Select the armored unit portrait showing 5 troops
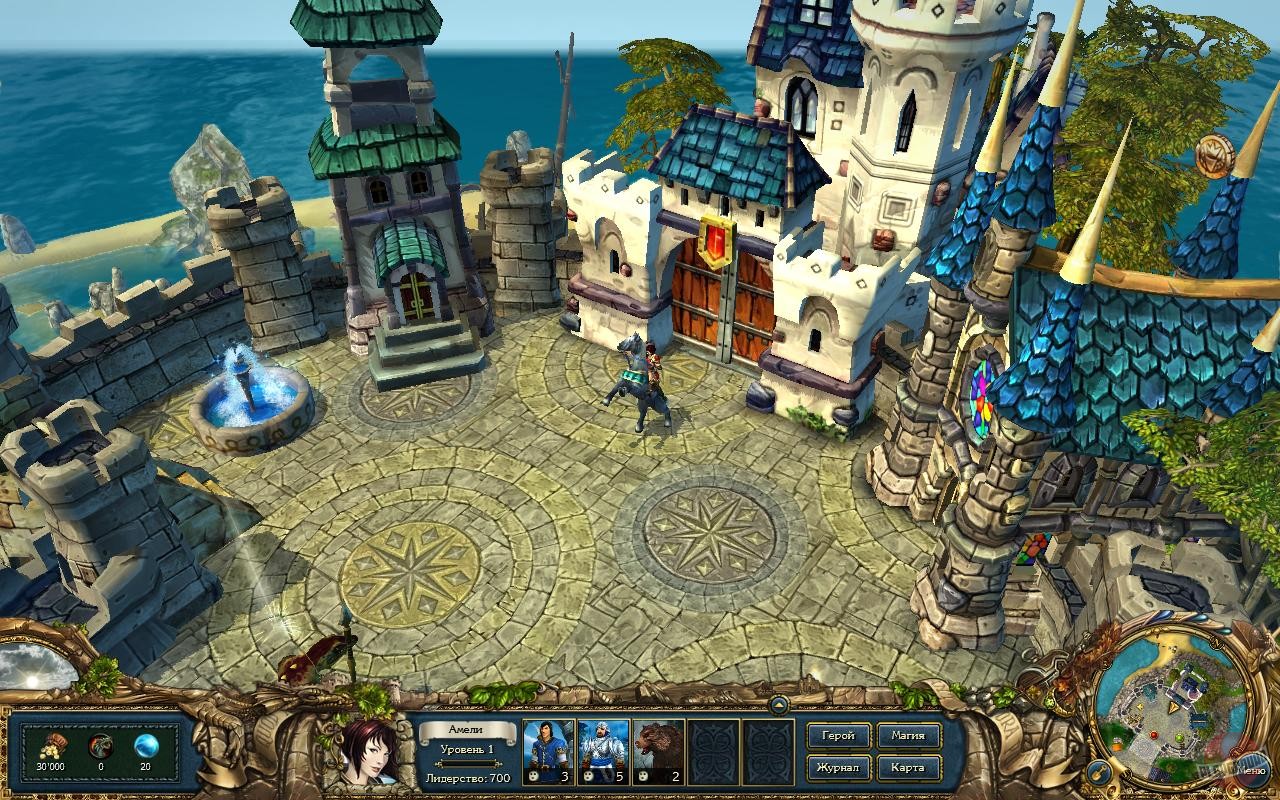Viewport: 1280px width, 800px height. (601, 752)
